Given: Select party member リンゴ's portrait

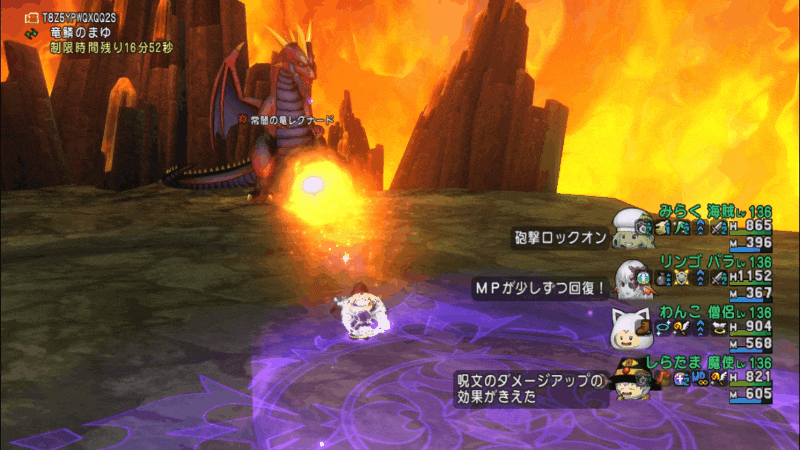Looking at the screenshot, I should point(634,278).
